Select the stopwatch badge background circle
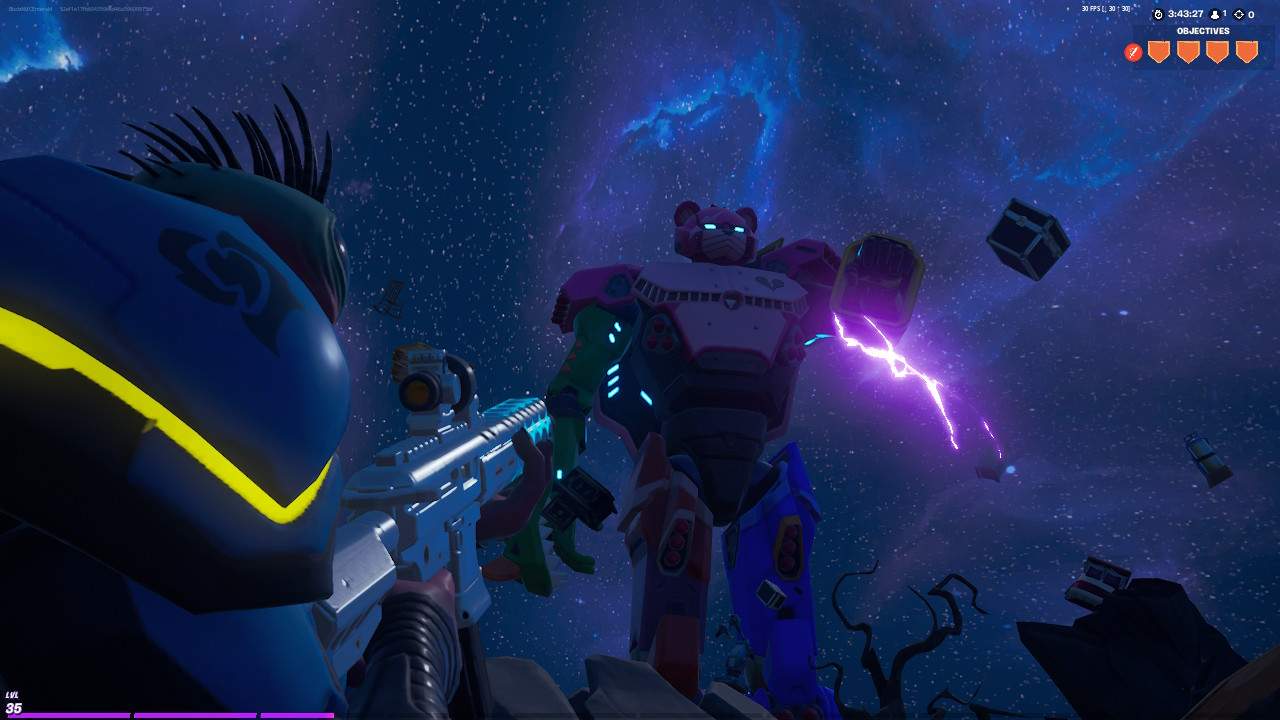1280x720 pixels. 1158,14
